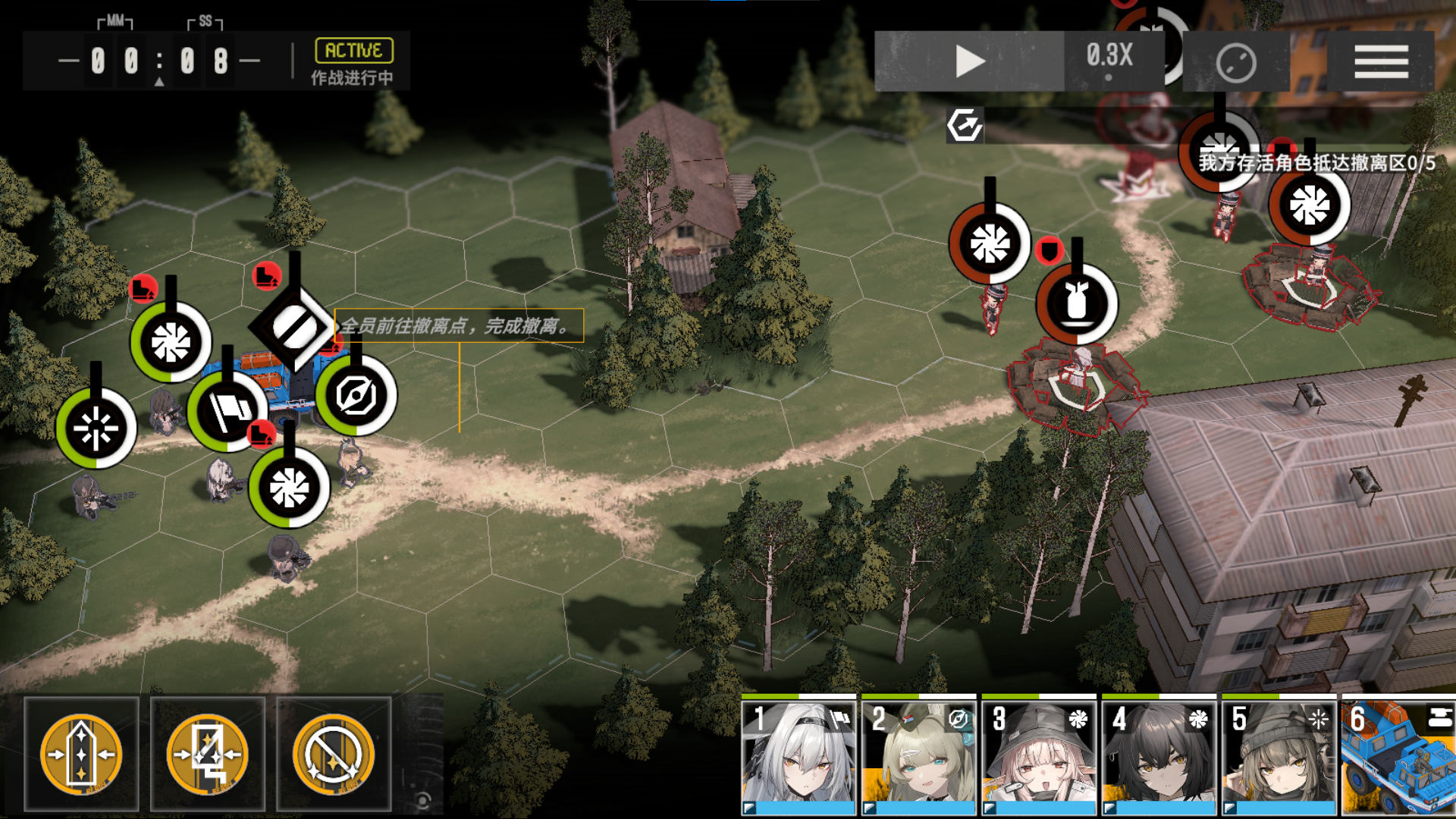Select unit card 3, pink-haired hat girl

1039,755
